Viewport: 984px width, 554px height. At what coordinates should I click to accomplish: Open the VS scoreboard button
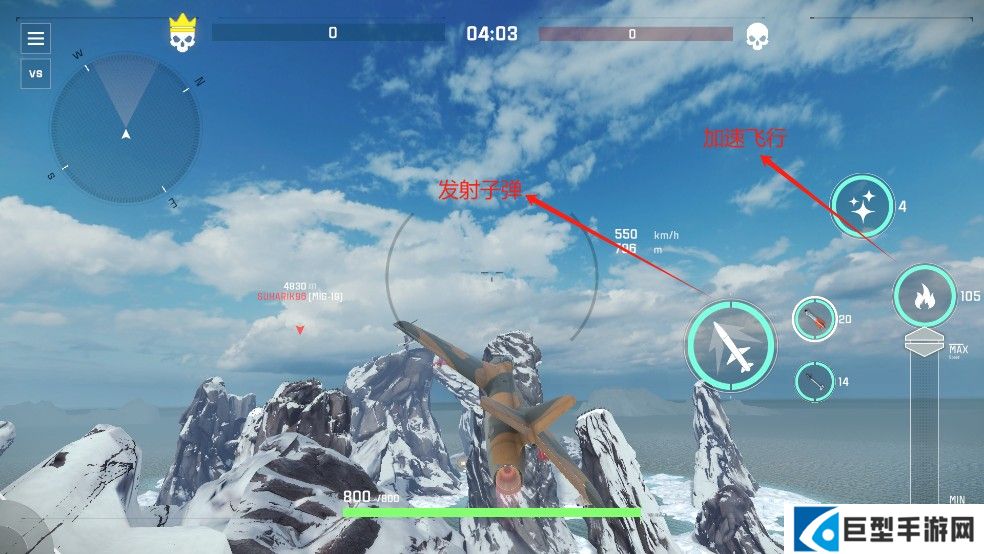36,73
